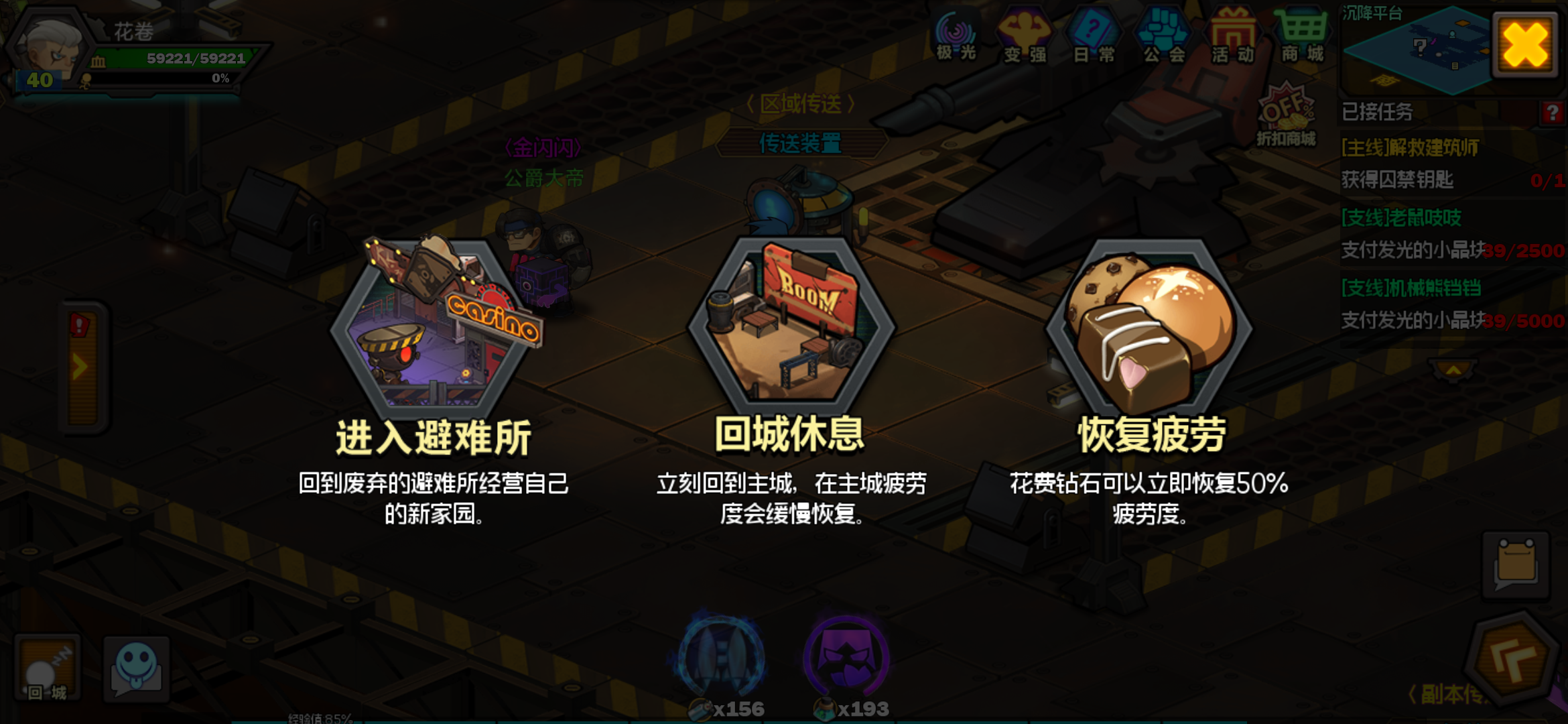Open the 公会 guild menu
1568x724 pixels.
1164,37
